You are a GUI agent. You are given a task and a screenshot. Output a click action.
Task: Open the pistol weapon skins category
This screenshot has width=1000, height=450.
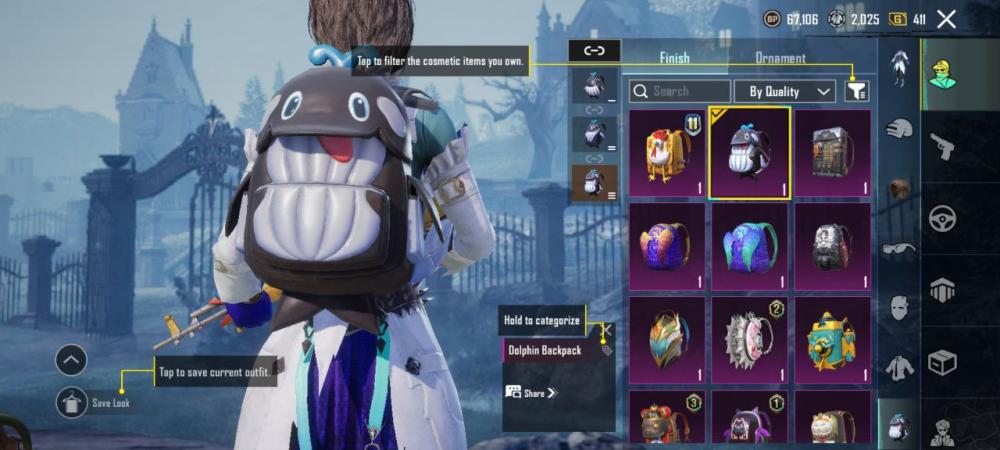(943, 147)
